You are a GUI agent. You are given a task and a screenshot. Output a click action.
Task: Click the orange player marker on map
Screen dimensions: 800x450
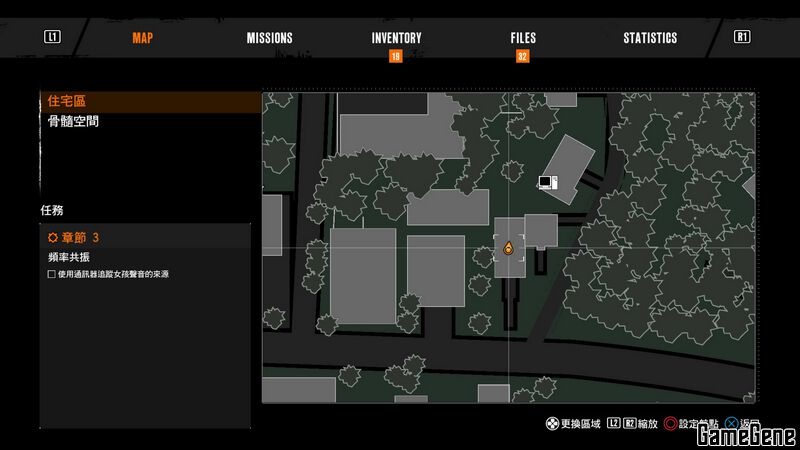[x=508, y=248]
